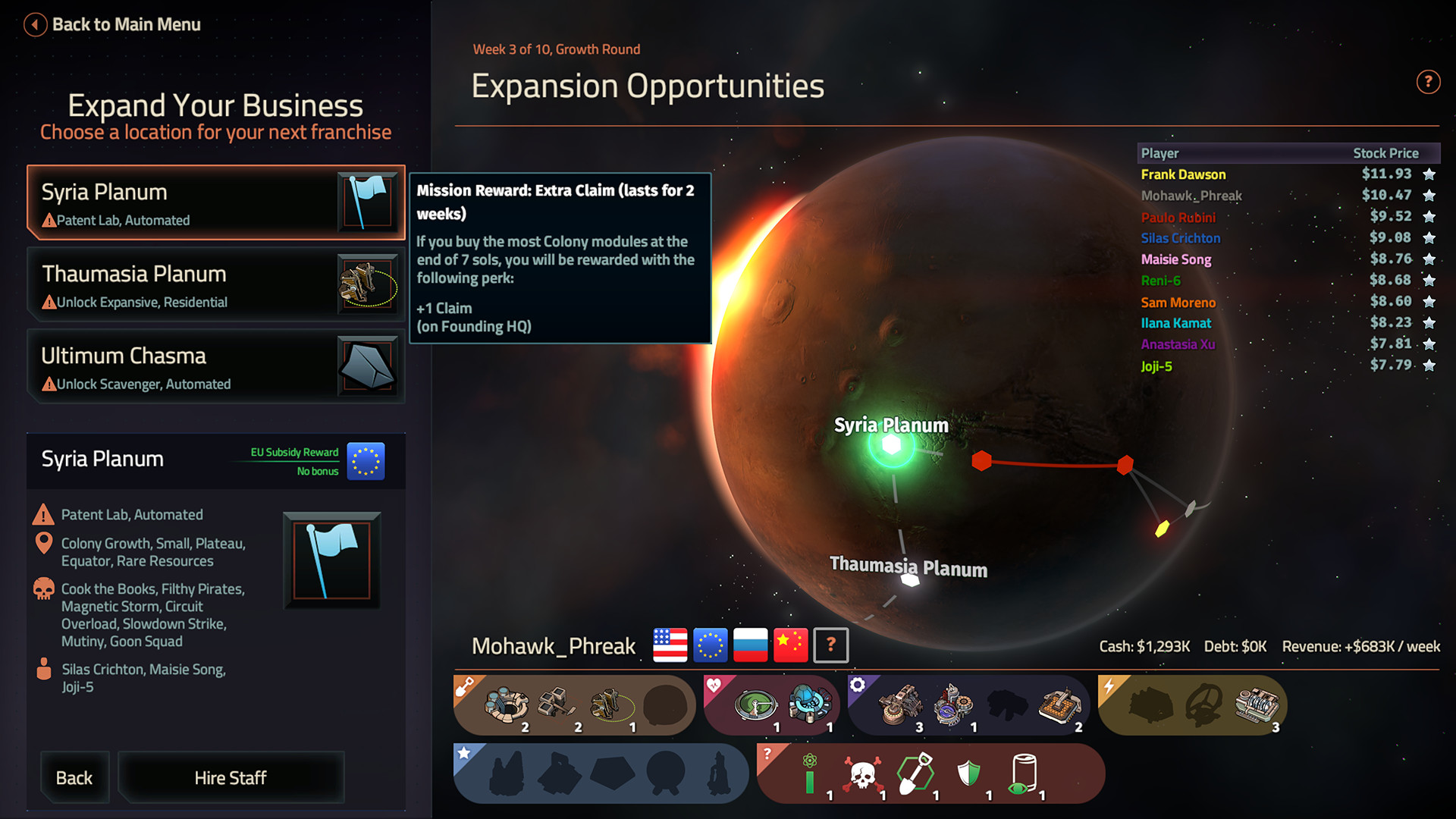The height and width of the screenshot is (819, 1456).
Task: Select the Player column header
Action: click(x=1160, y=153)
